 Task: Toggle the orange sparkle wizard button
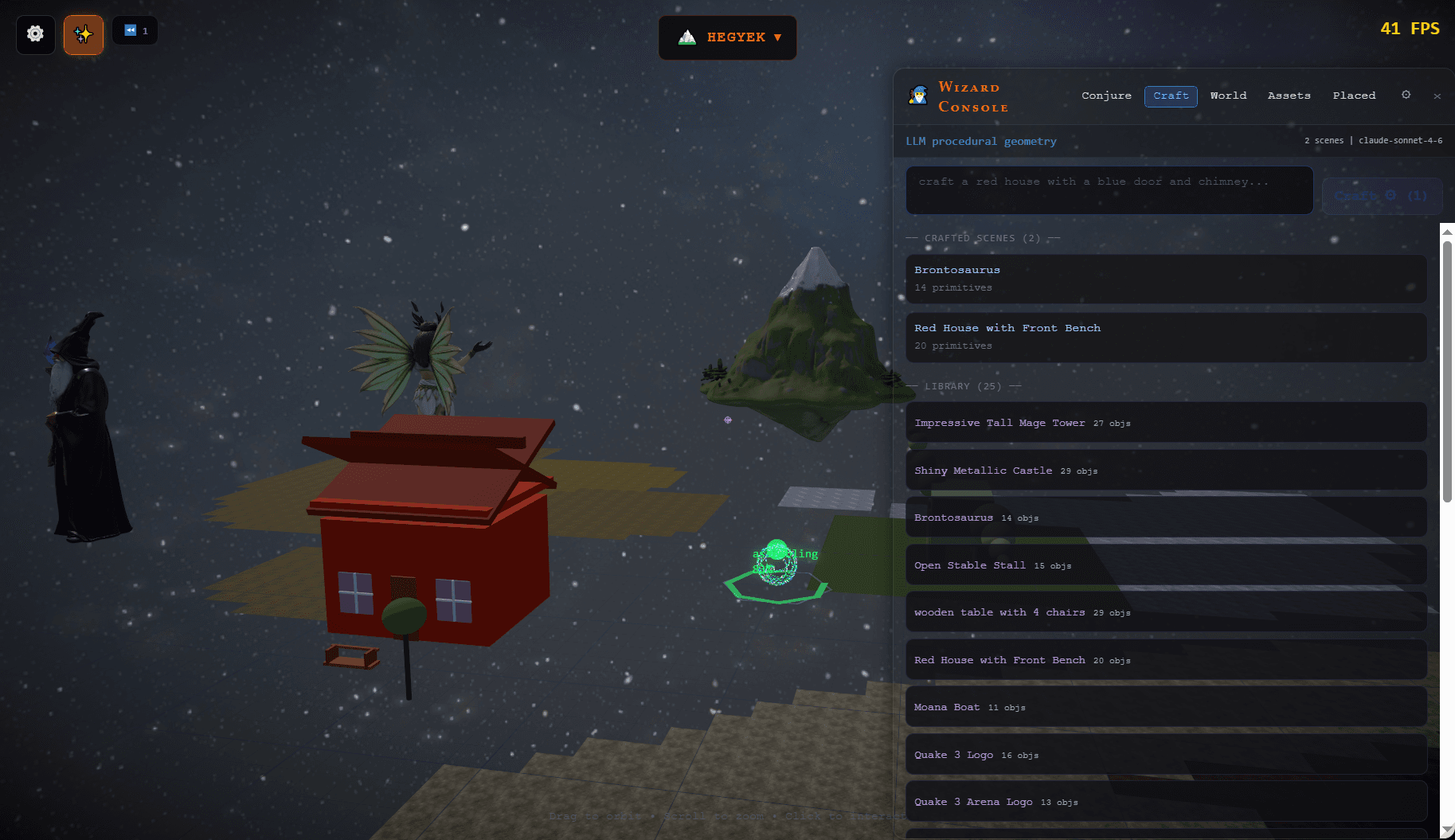tap(84, 34)
